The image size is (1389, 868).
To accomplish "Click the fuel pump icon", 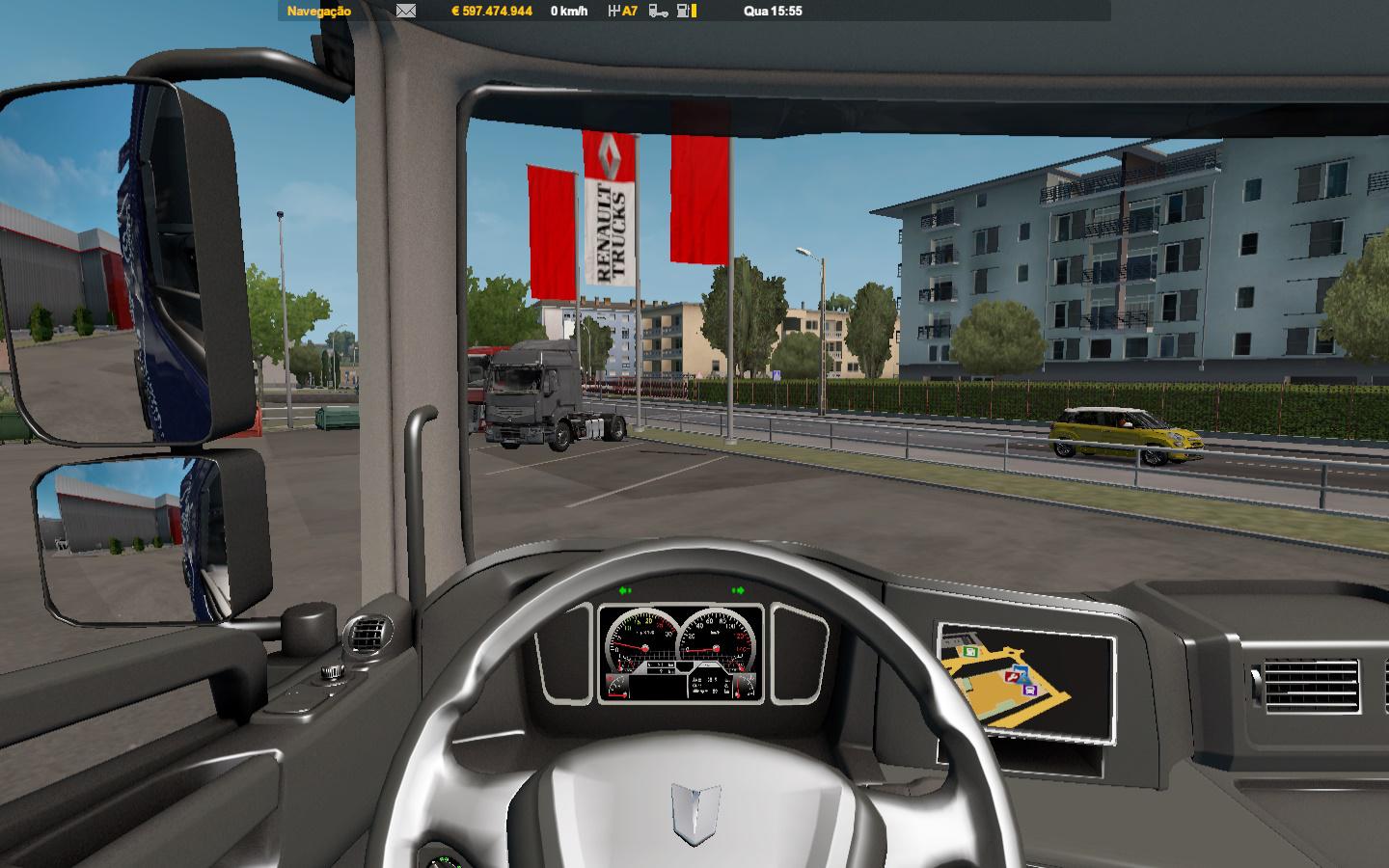I will click(684, 12).
